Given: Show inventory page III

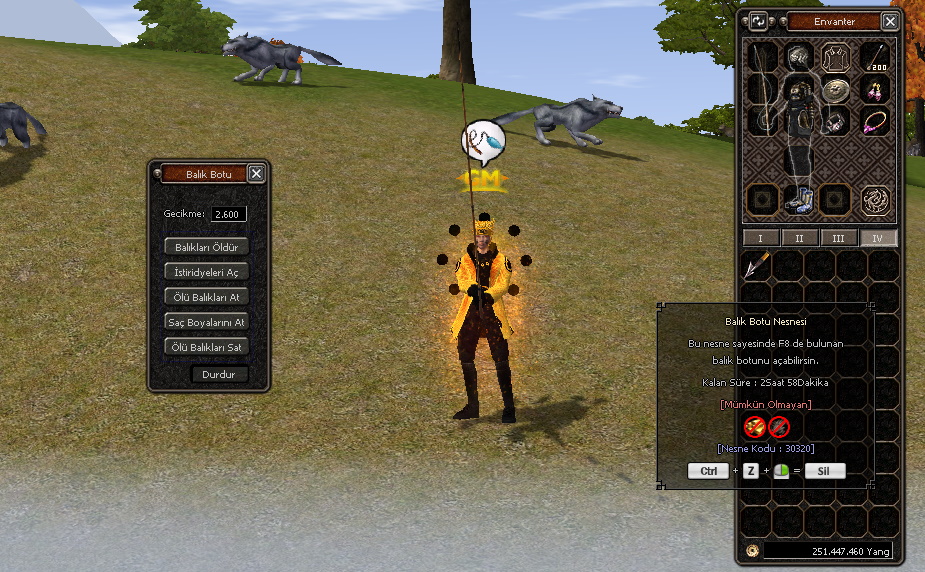Looking at the screenshot, I should [x=839, y=238].
